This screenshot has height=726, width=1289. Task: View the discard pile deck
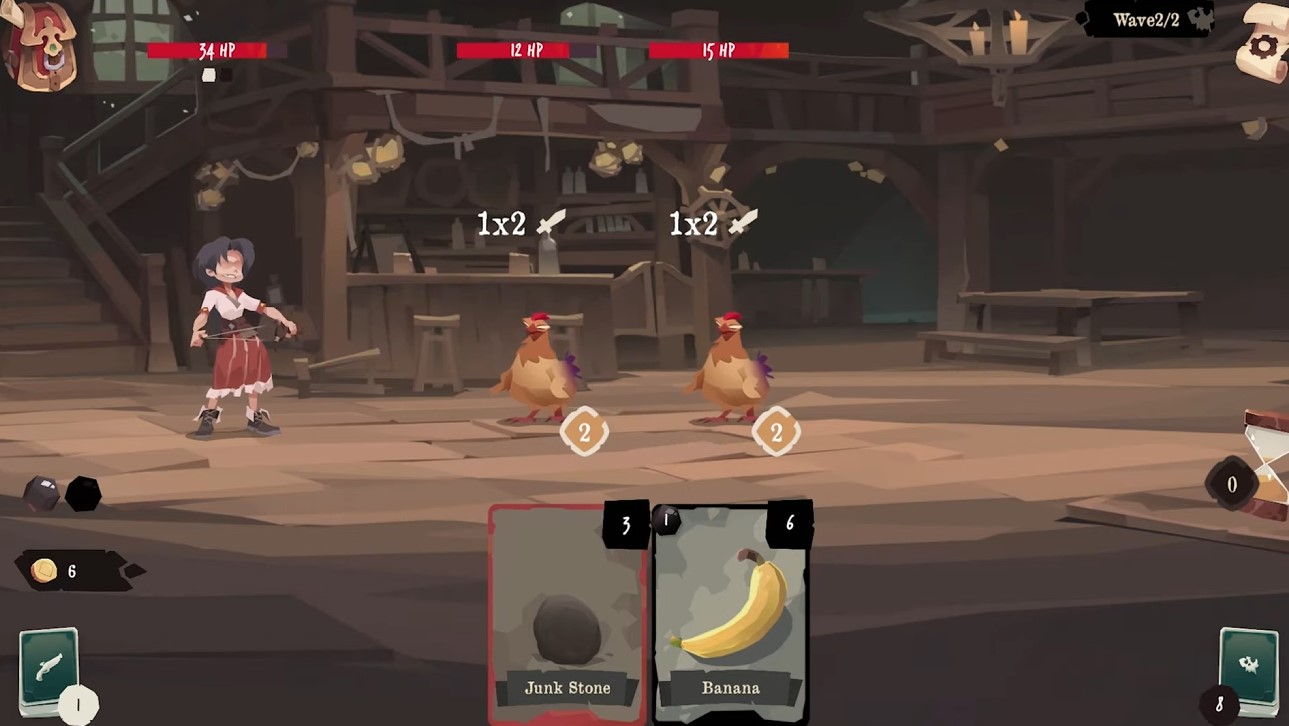tap(1248, 668)
